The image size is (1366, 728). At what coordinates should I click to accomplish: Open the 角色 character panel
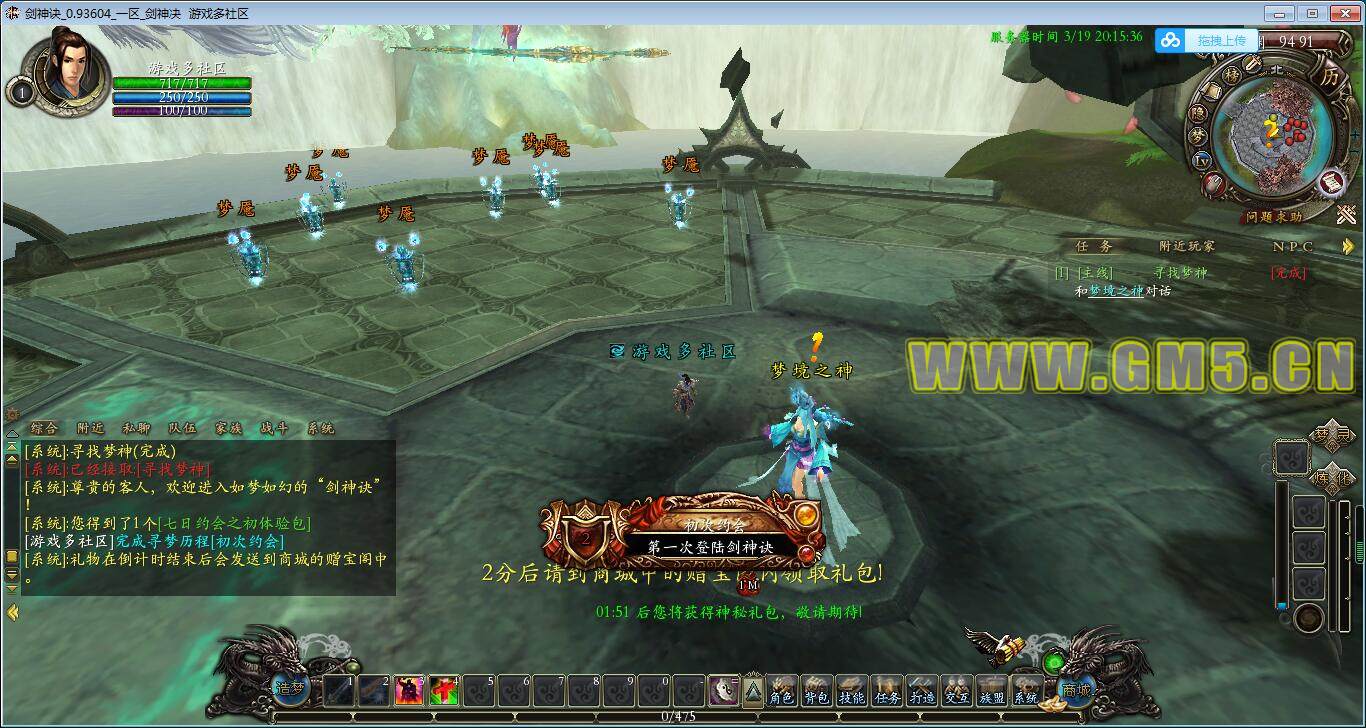point(782,692)
